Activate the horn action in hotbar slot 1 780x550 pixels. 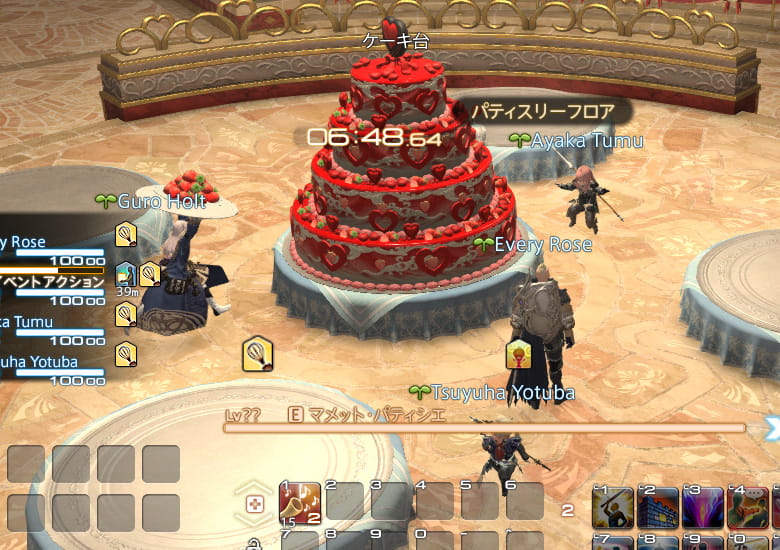[300, 502]
